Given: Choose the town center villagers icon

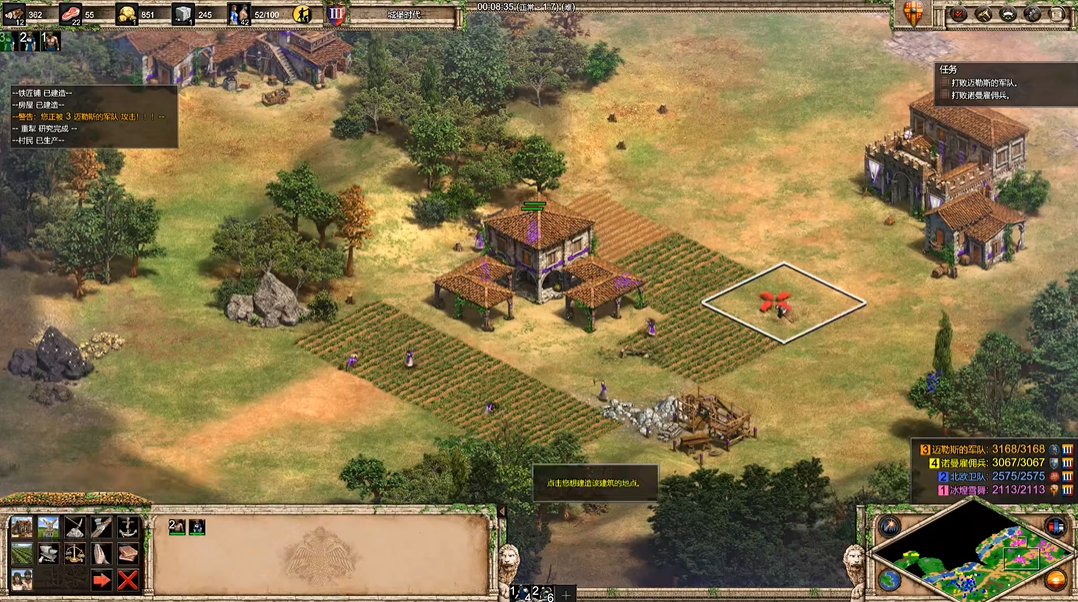Looking at the screenshot, I should click(x=21, y=579).
